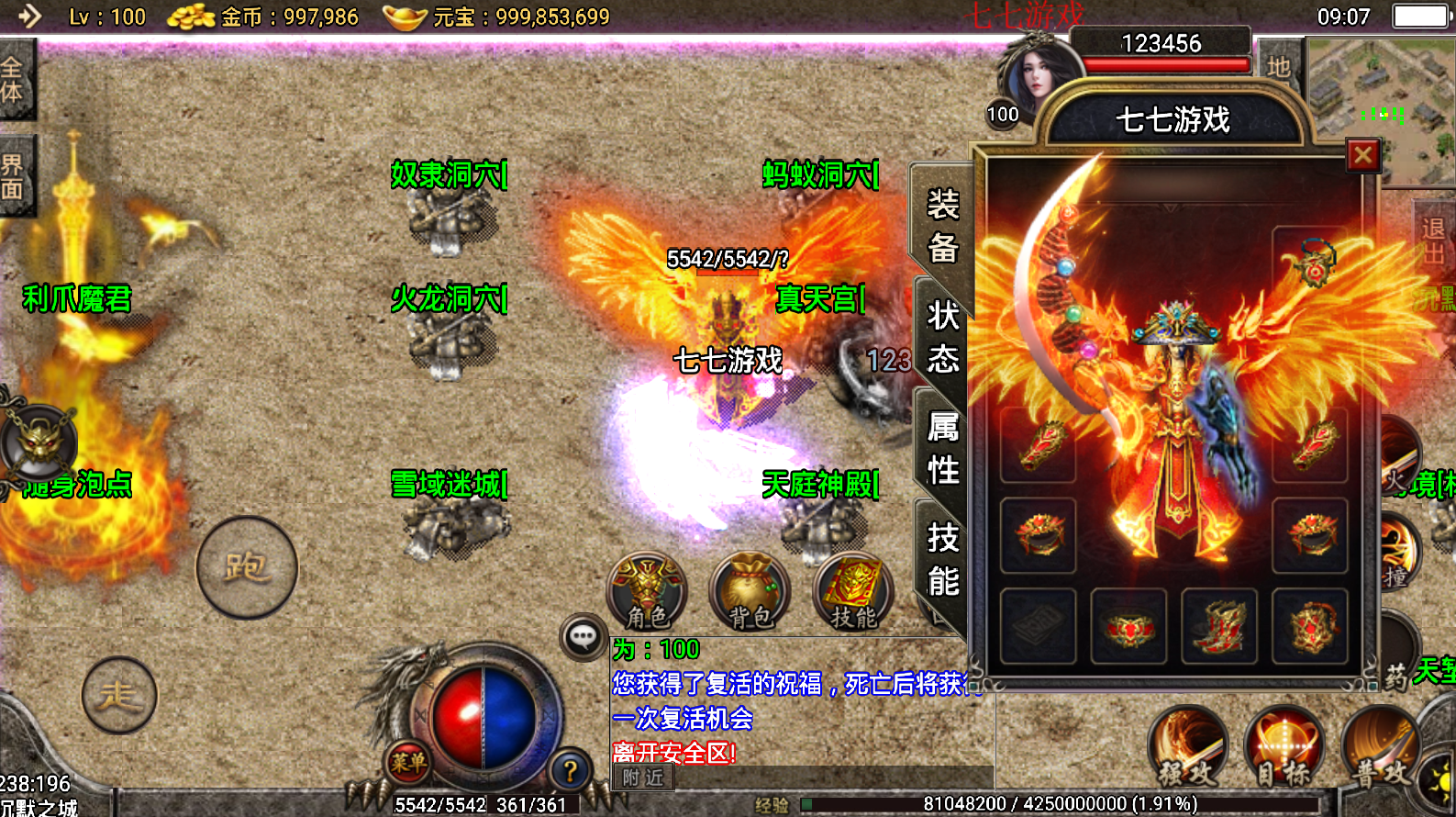Open the chat speech bubble
The image size is (1456, 817).
pos(584,636)
